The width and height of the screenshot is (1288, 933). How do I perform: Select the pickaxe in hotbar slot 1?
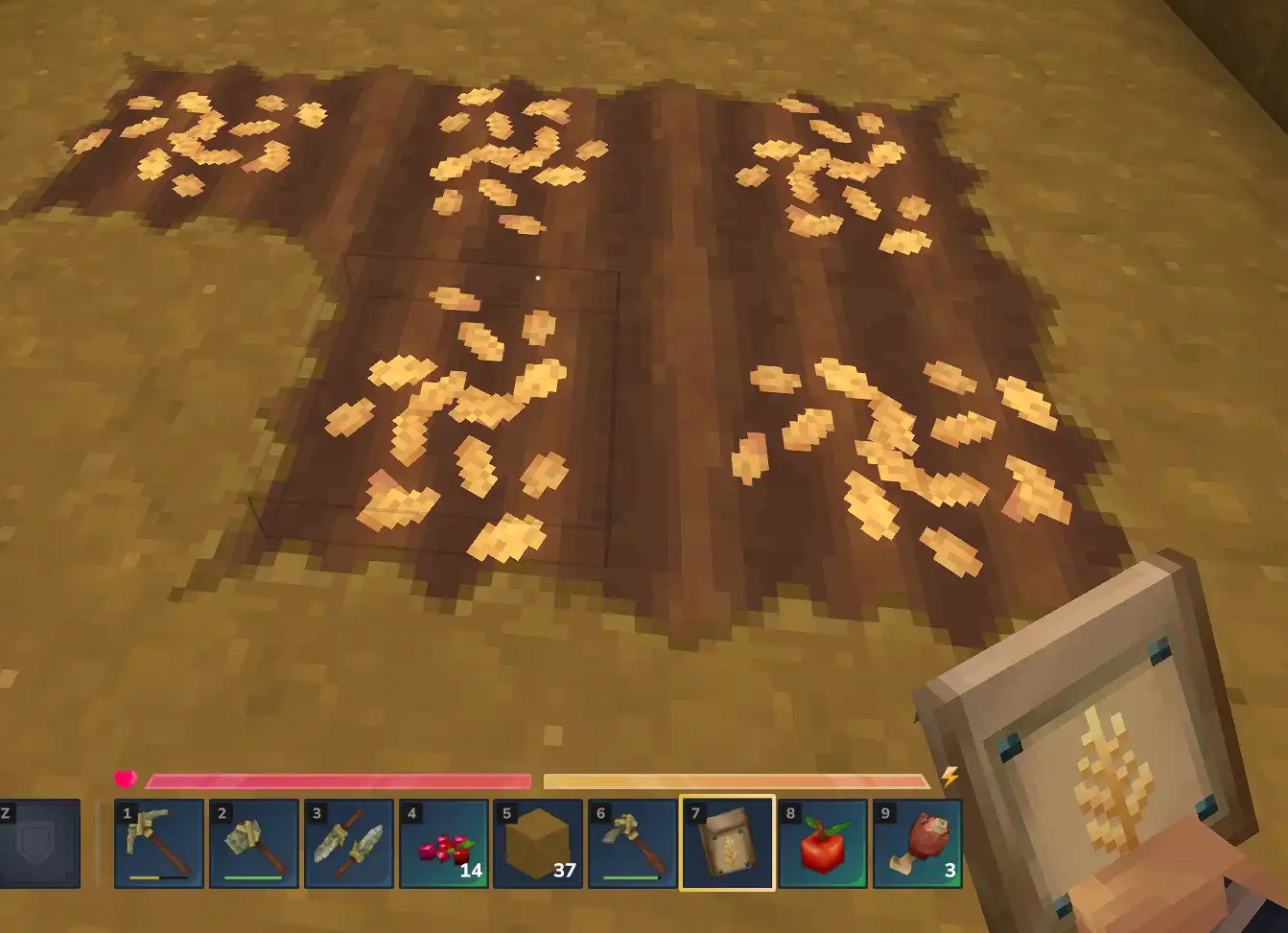[158, 848]
